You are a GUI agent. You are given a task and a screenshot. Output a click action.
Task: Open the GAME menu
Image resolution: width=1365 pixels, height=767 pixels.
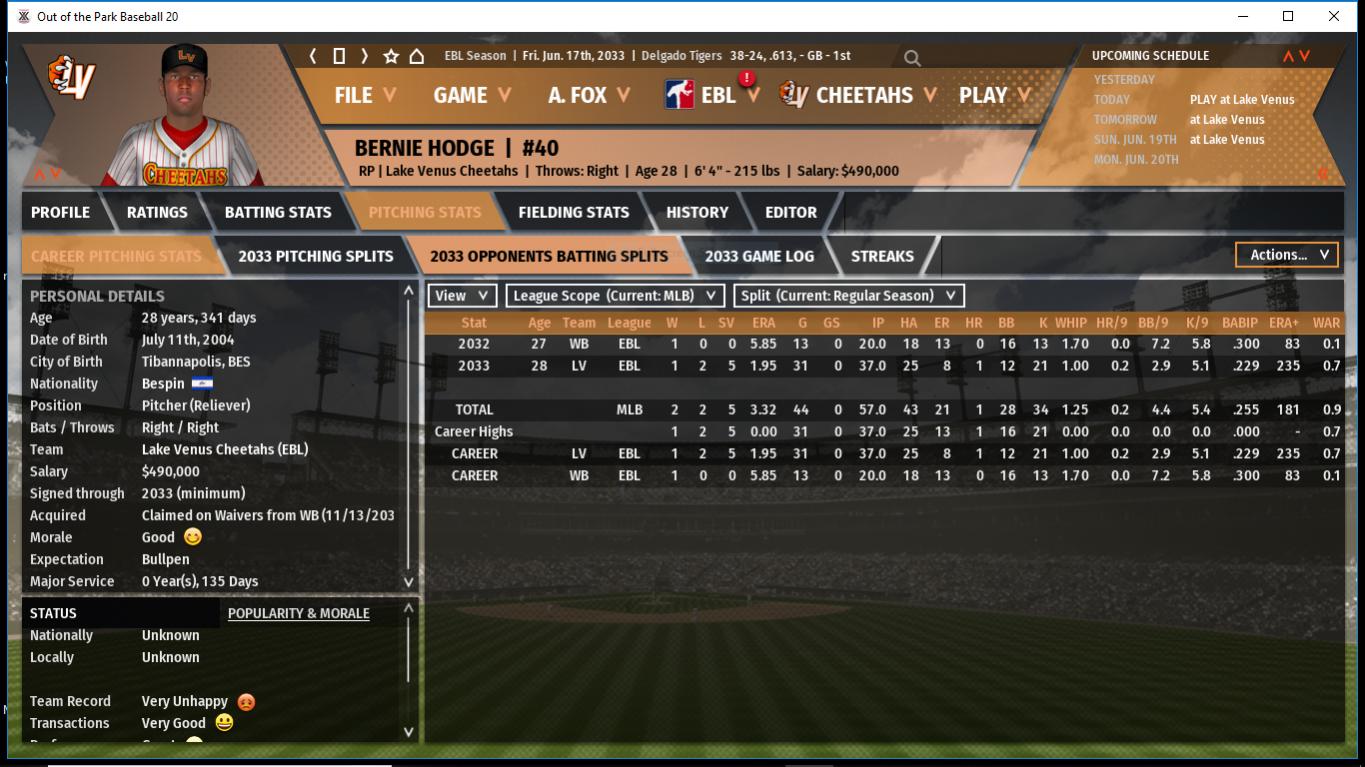click(x=471, y=95)
